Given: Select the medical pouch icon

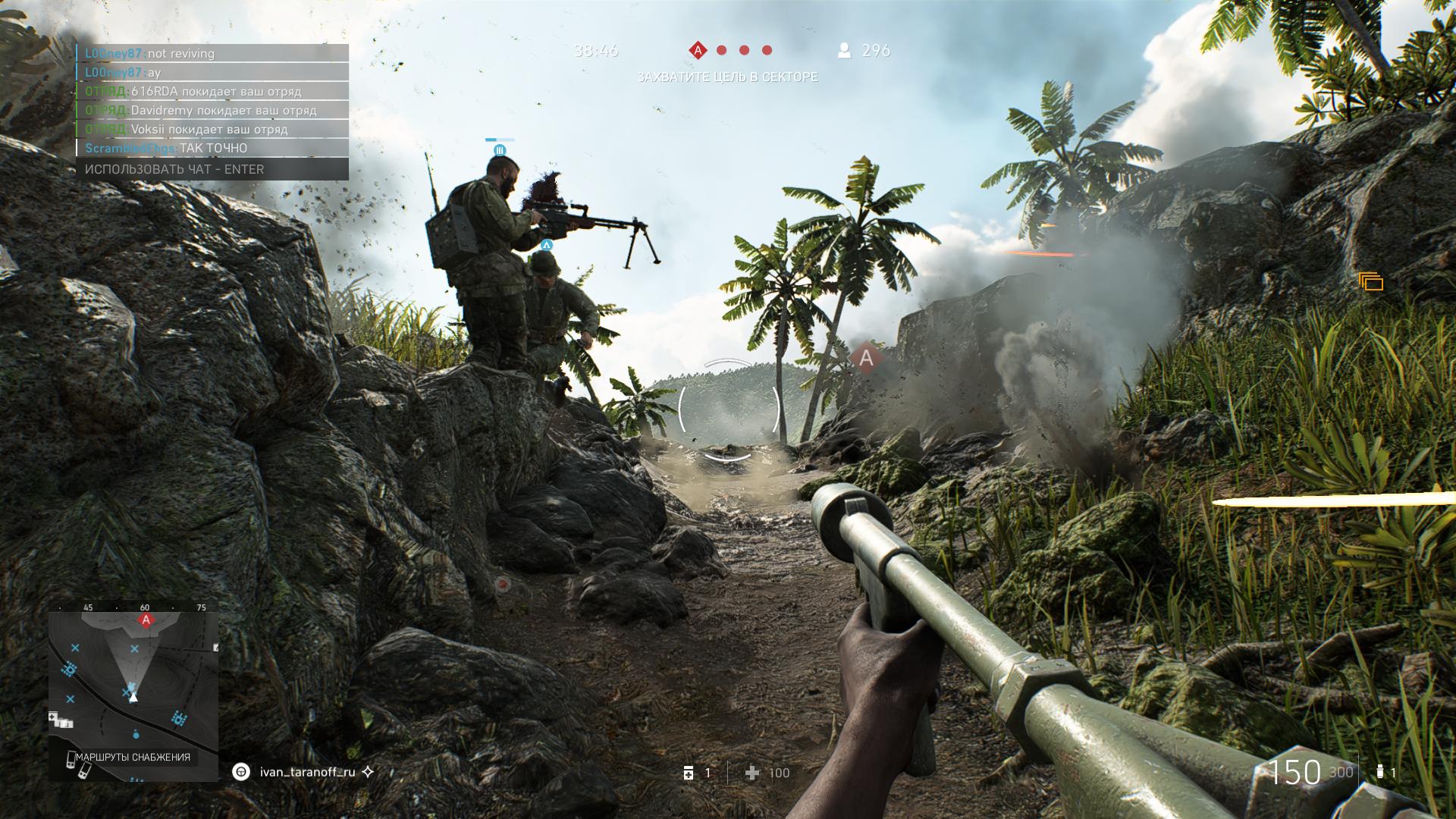Looking at the screenshot, I should (x=689, y=773).
